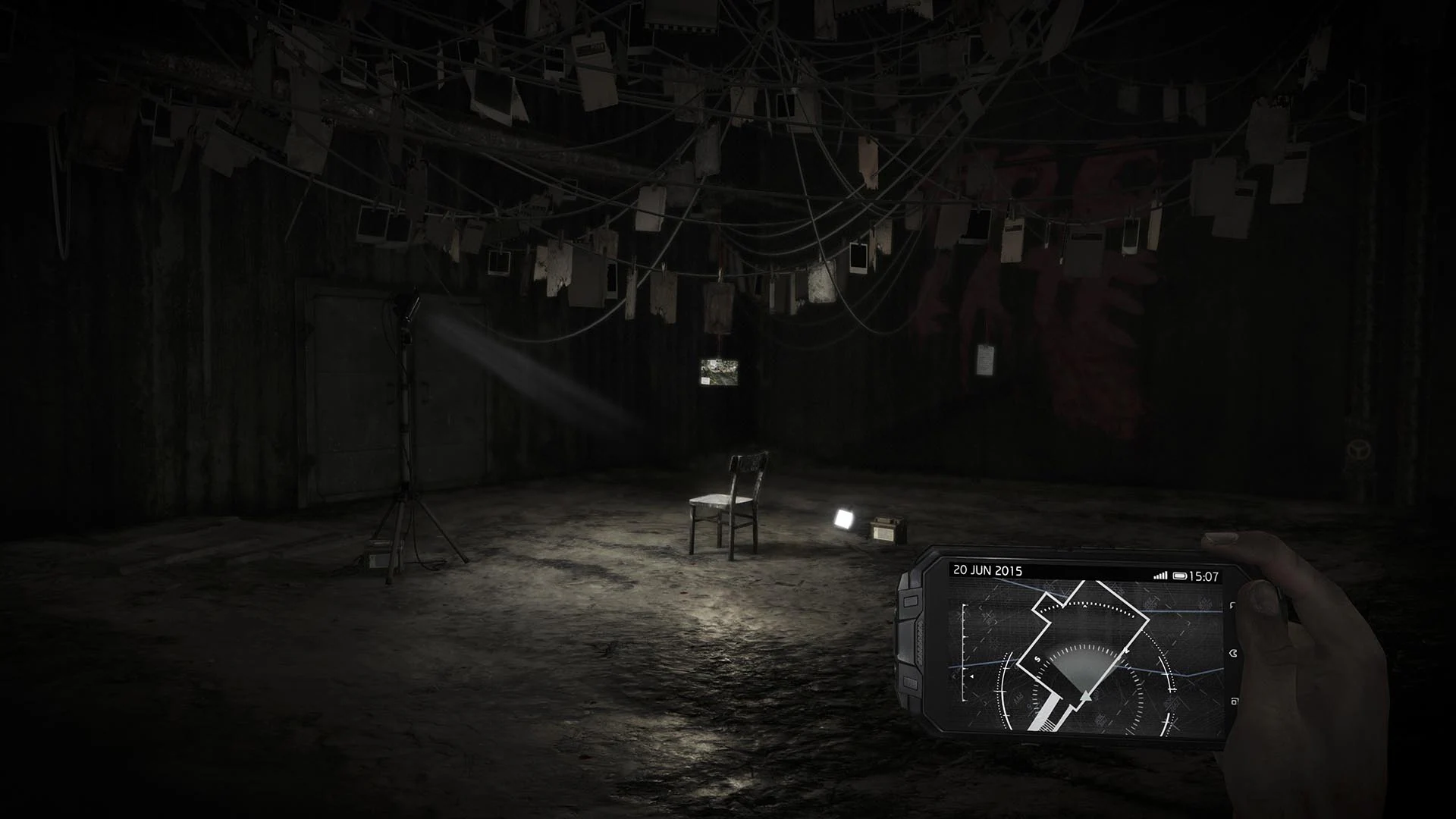Select the signal strength icon on the phone
This screenshot has width=1456, height=819.
coord(1161,574)
